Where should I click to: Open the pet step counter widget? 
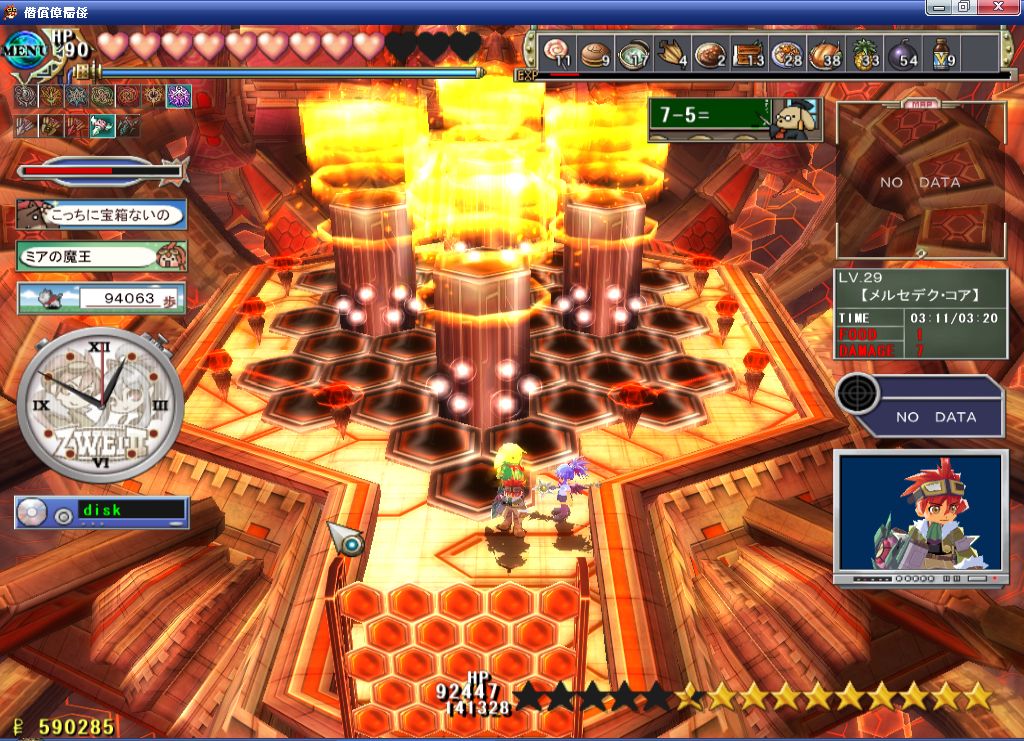coord(101,297)
